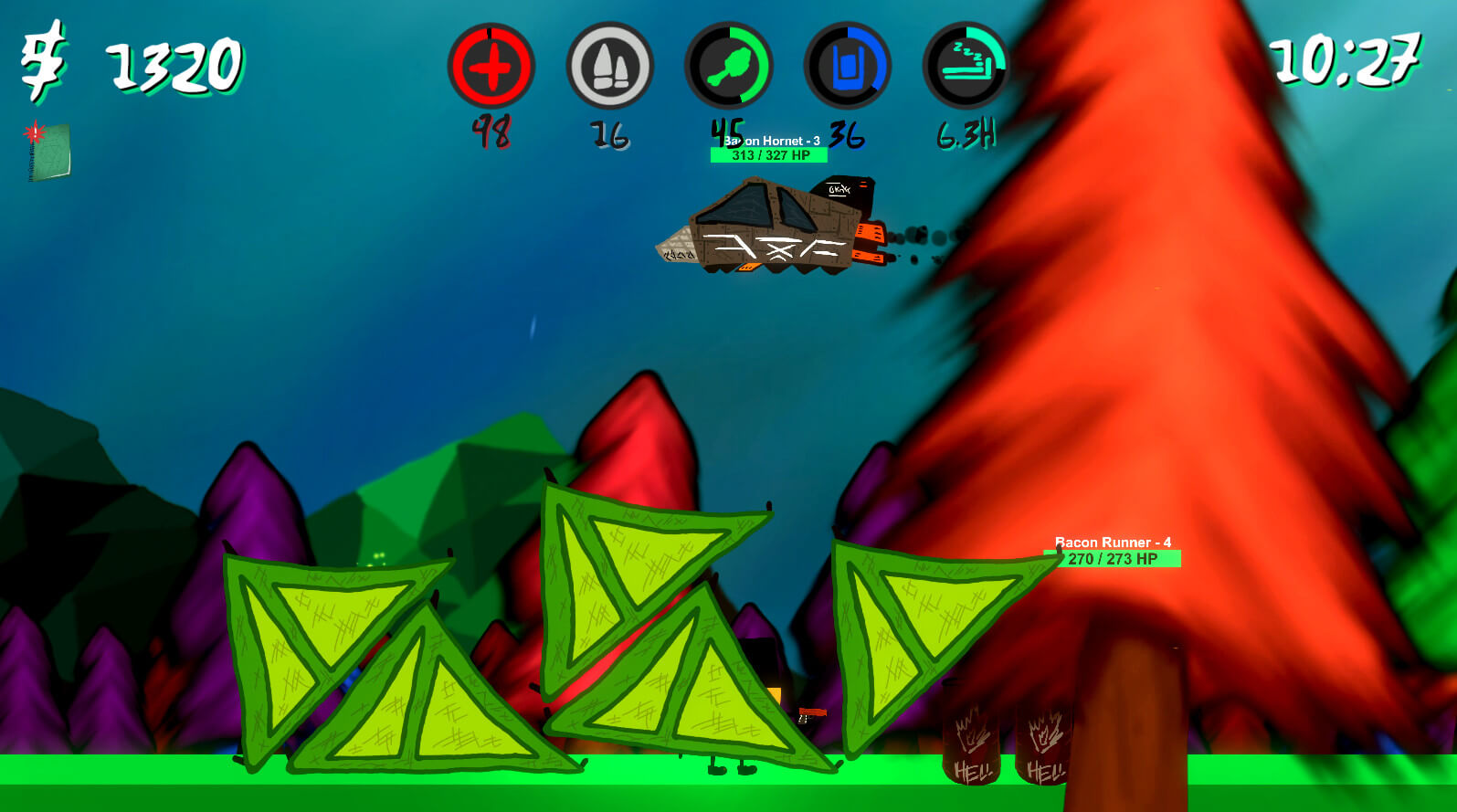Click the red health cross icon
This screenshot has width=1457, height=812.
491,67
